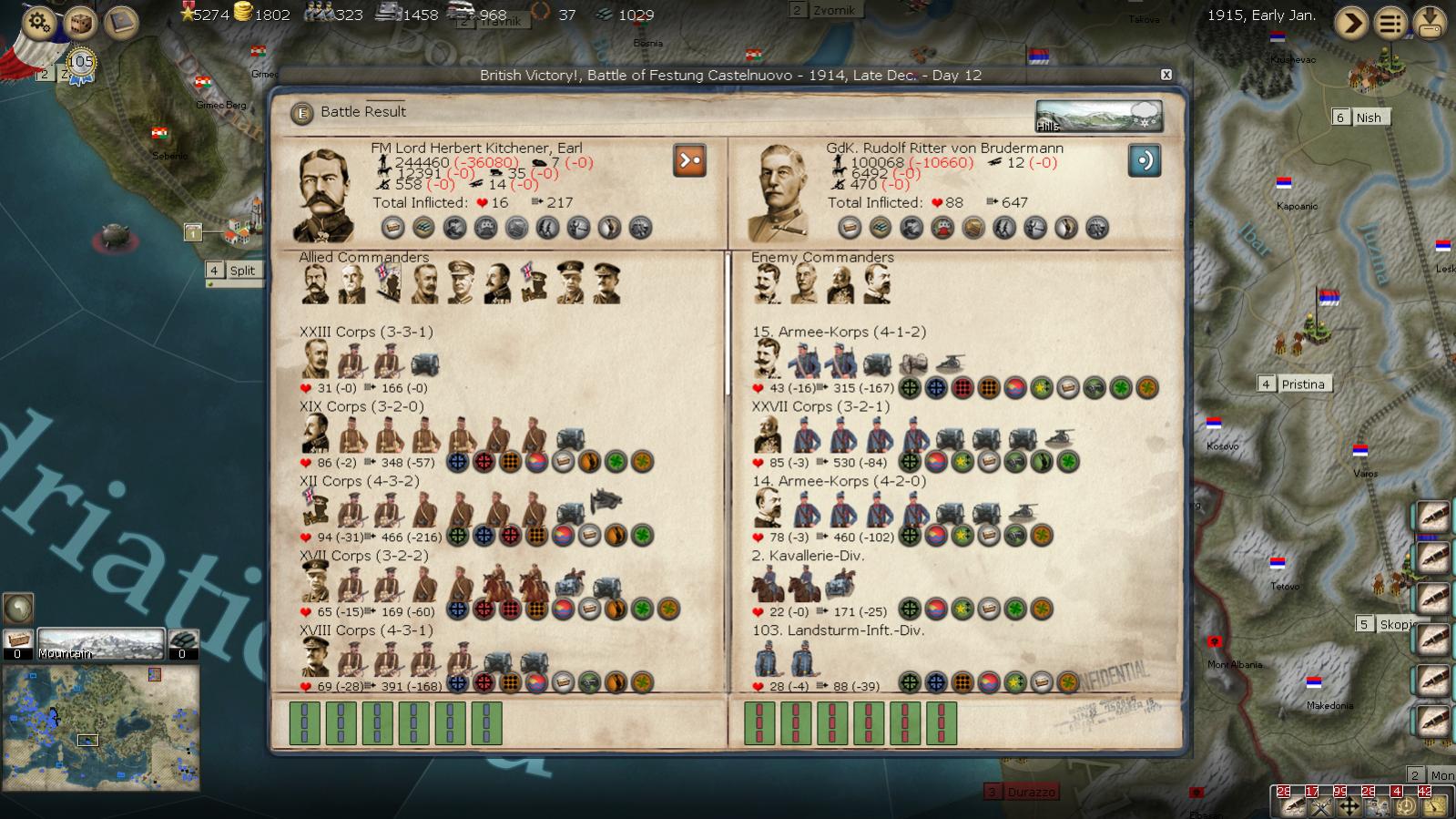The height and width of the screenshot is (819, 1456).
Task: Open the ledger book icon
Action: [x=120, y=22]
